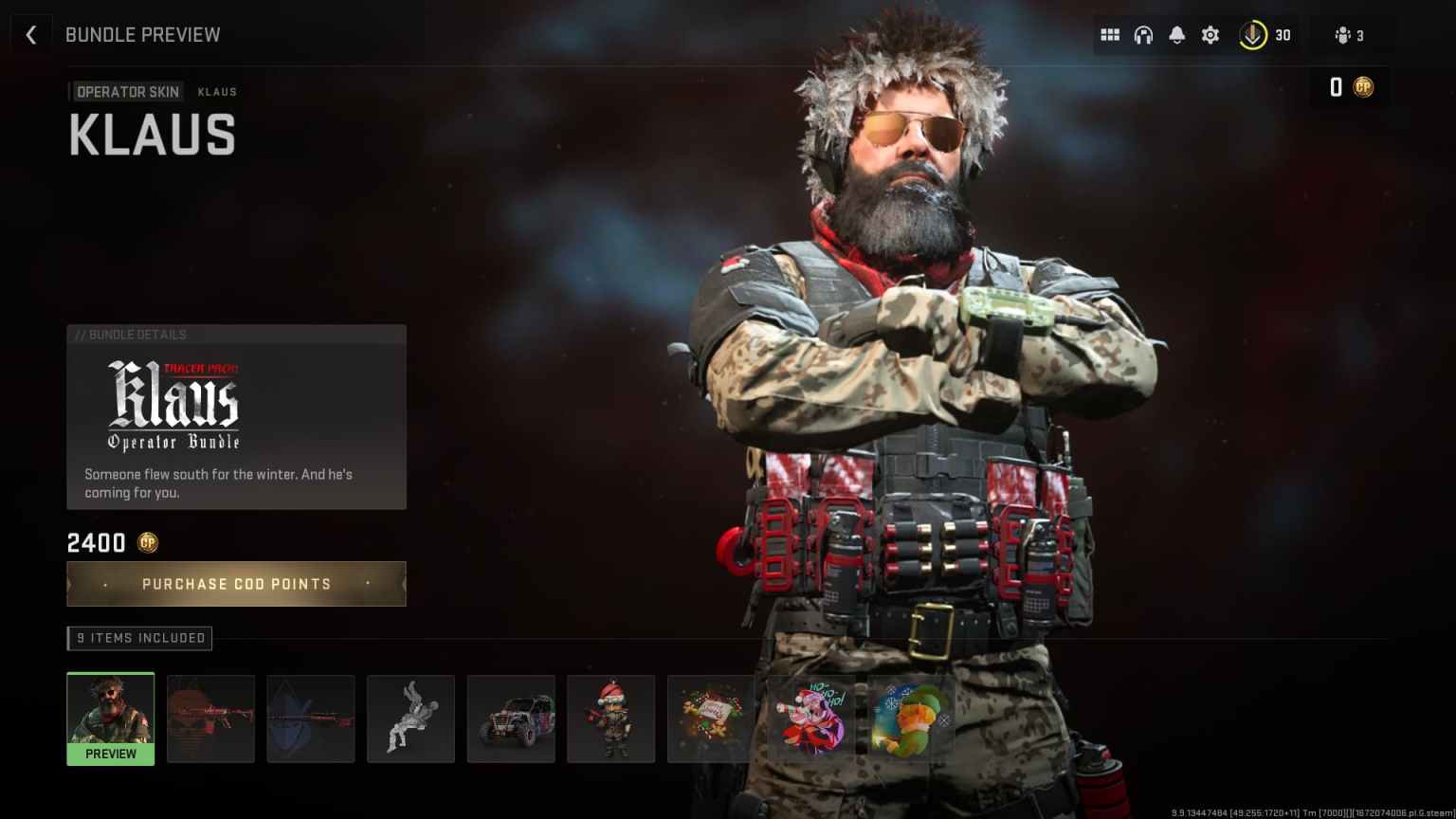This screenshot has width=1456, height=819.
Task: Purchase COD Points for the bundle
Action: (x=236, y=584)
